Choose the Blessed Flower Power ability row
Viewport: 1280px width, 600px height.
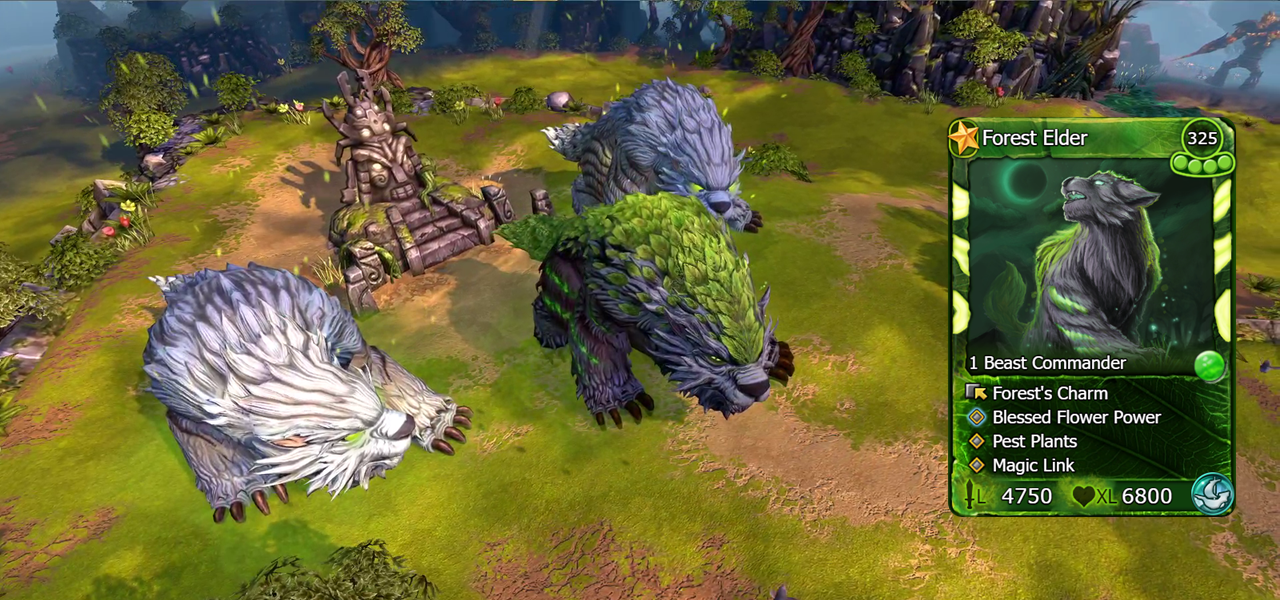[x=1076, y=417]
